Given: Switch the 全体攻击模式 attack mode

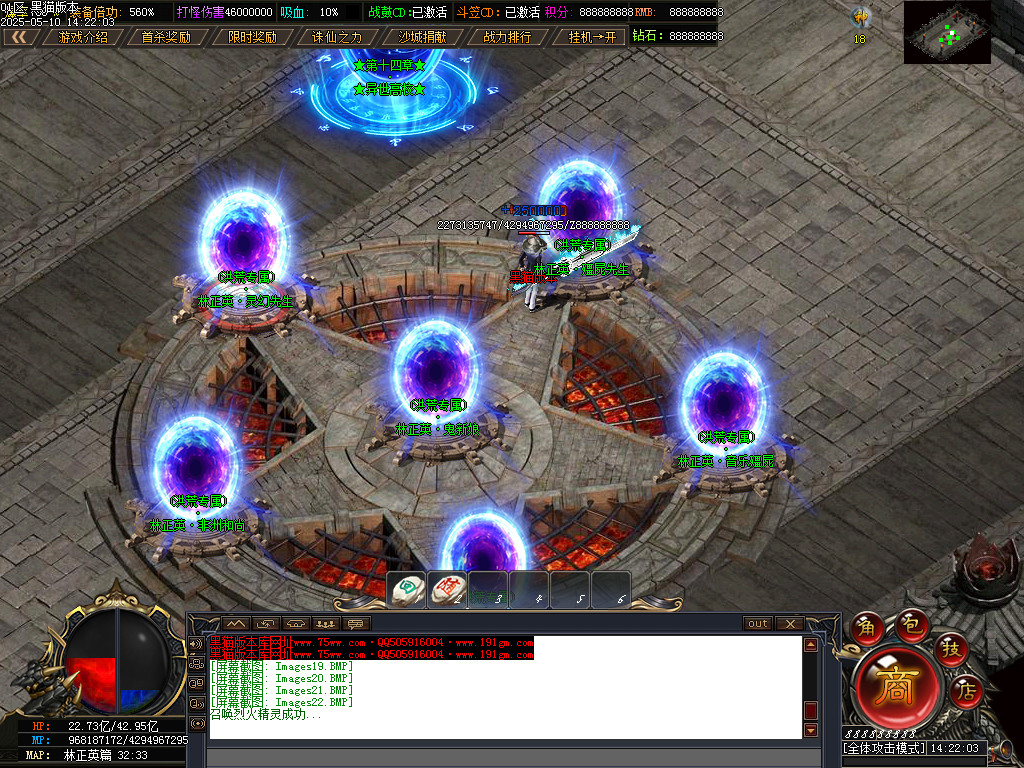Looking at the screenshot, I should point(884,748).
